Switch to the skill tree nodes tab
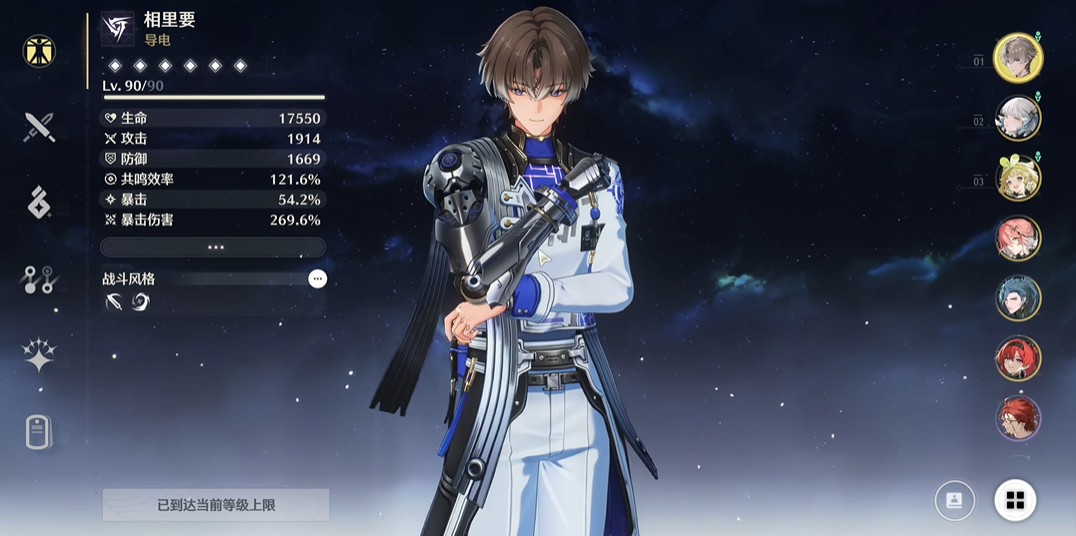 [x=39, y=280]
